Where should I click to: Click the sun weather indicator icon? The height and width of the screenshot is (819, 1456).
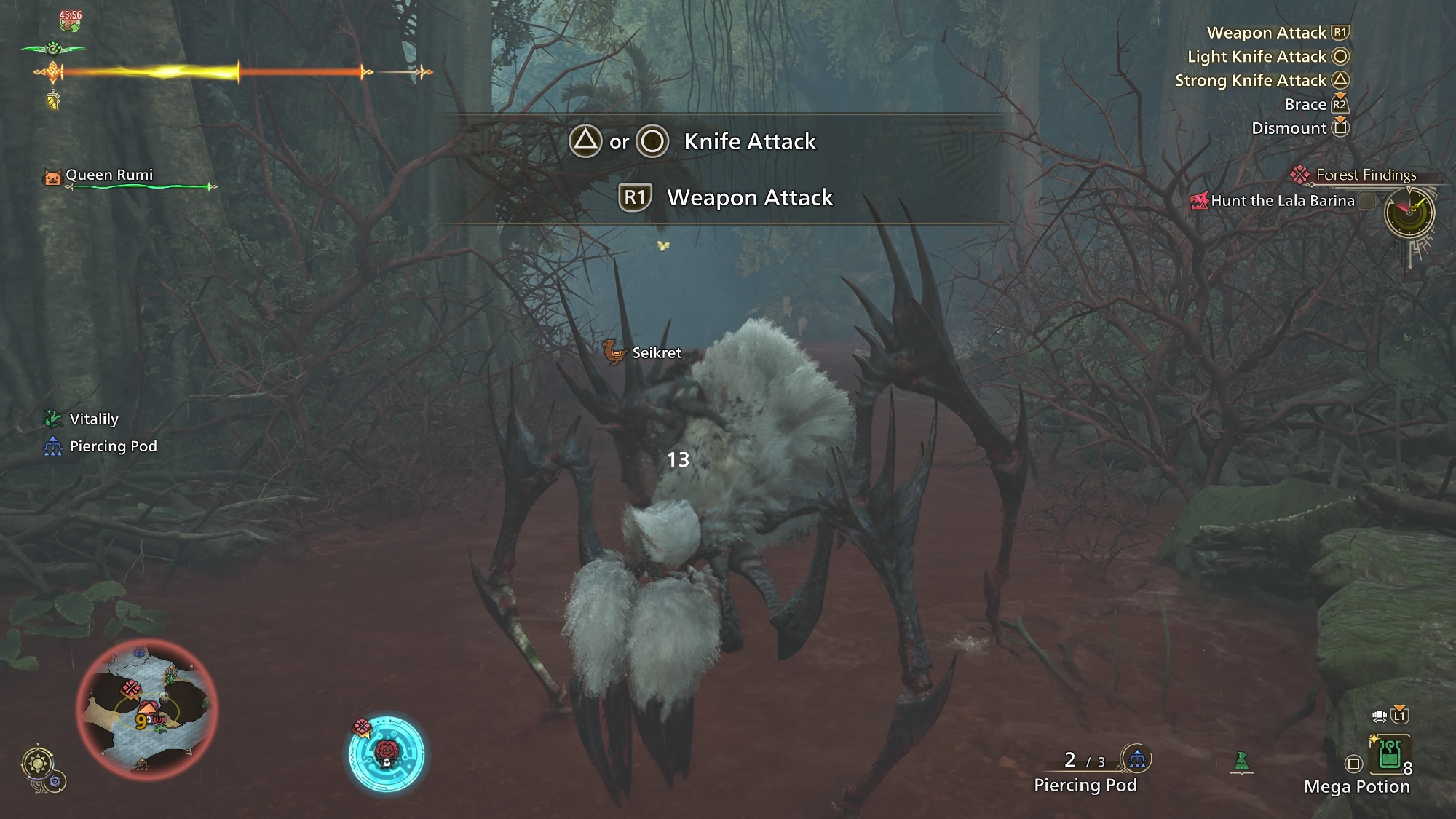coord(37,764)
